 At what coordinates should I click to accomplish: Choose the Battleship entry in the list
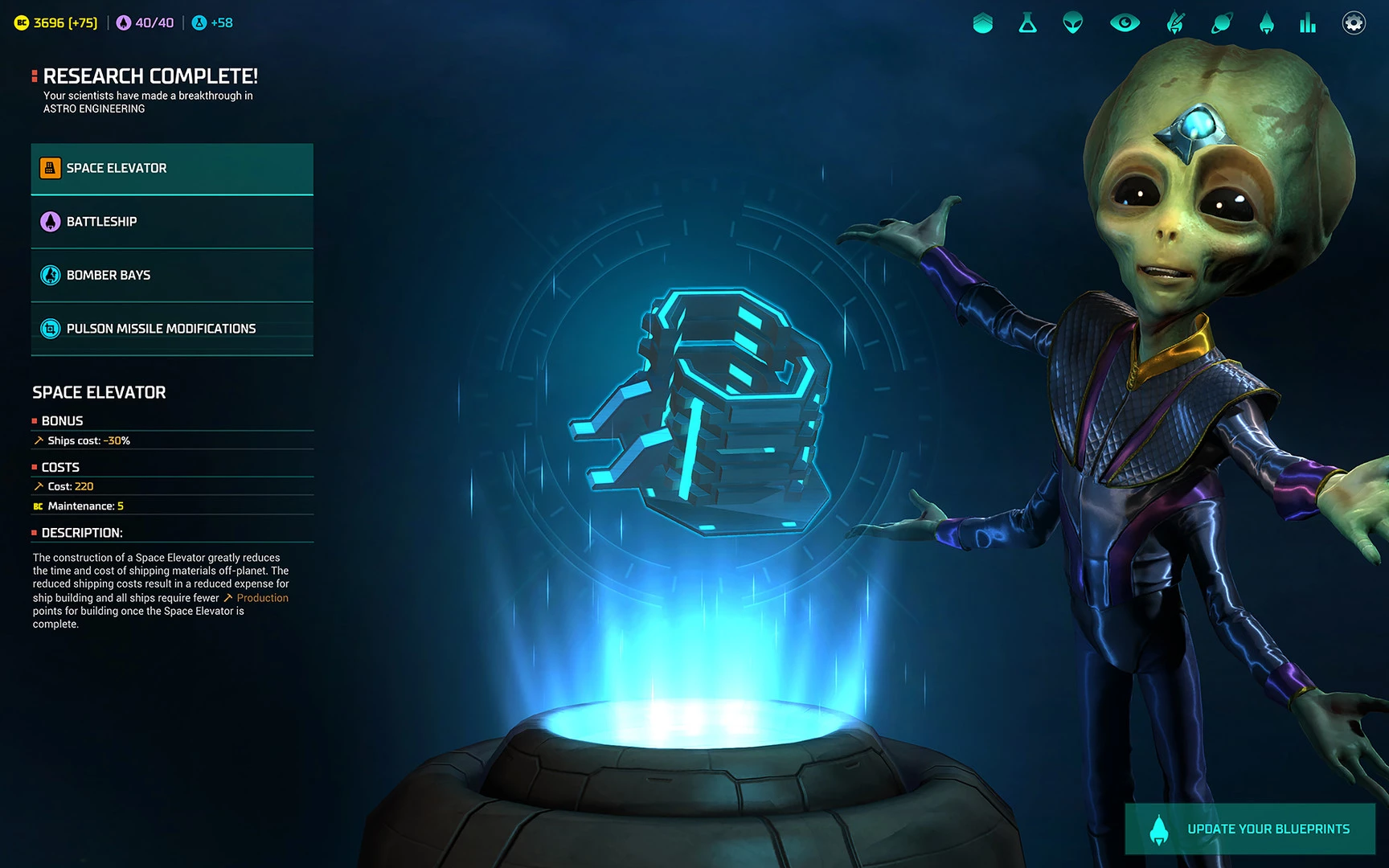coord(172,222)
